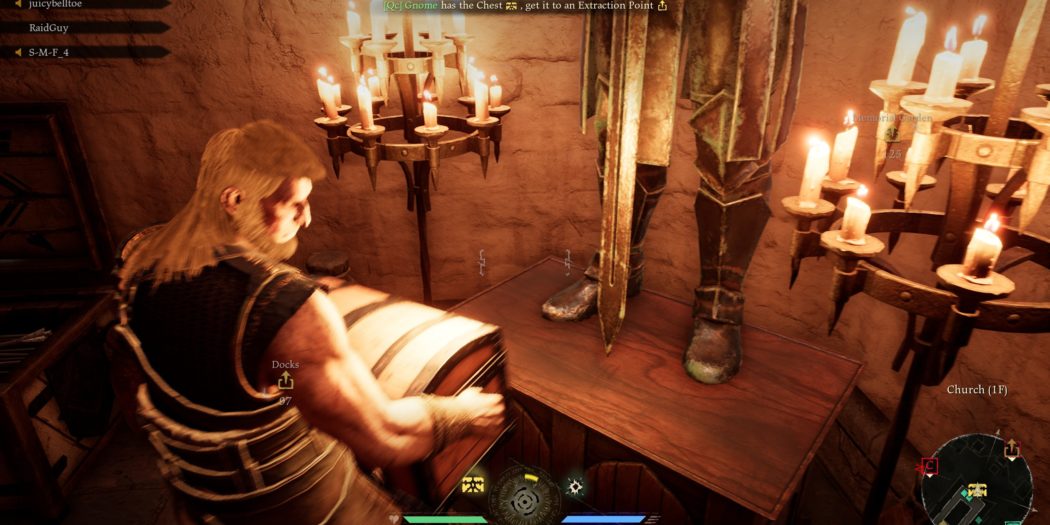The width and height of the screenshot is (1050, 525).
Task: Select the red C marker on minimap
Action: [x=930, y=465]
